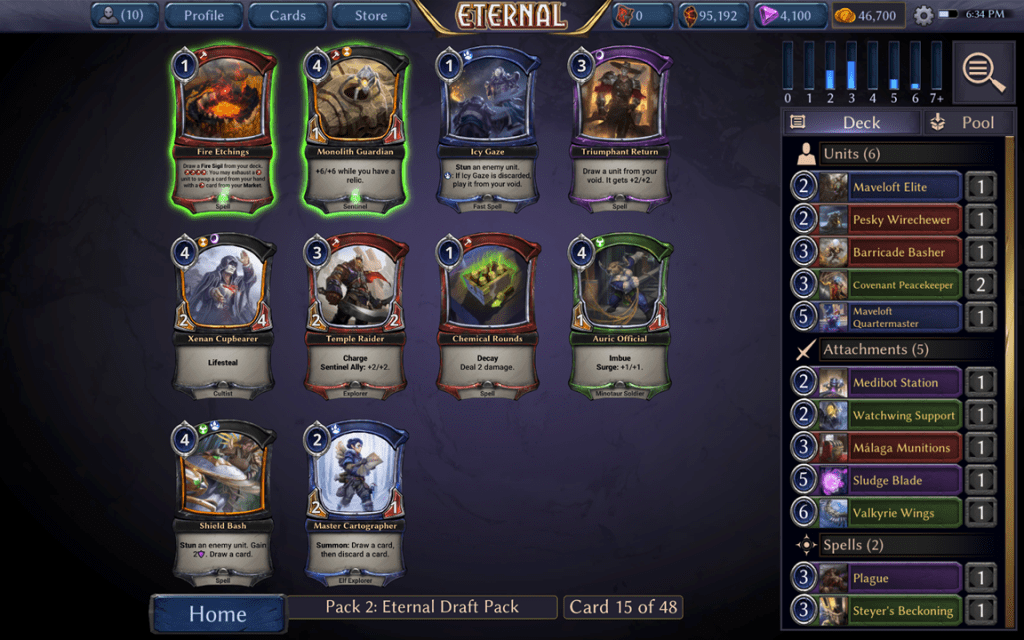Image resolution: width=1024 pixels, height=640 pixels.
Task: Pick the Xenan Cupbearer card
Action: 224,314
